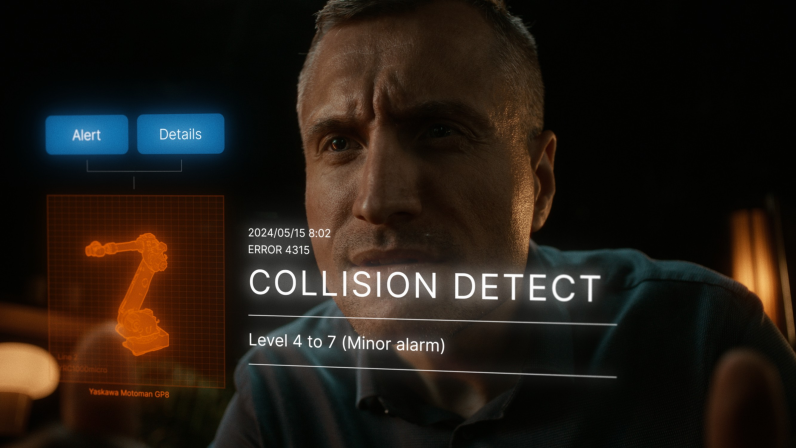796x448 pixels.
Task: Select the blue Alert button
Action: pos(87,135)
